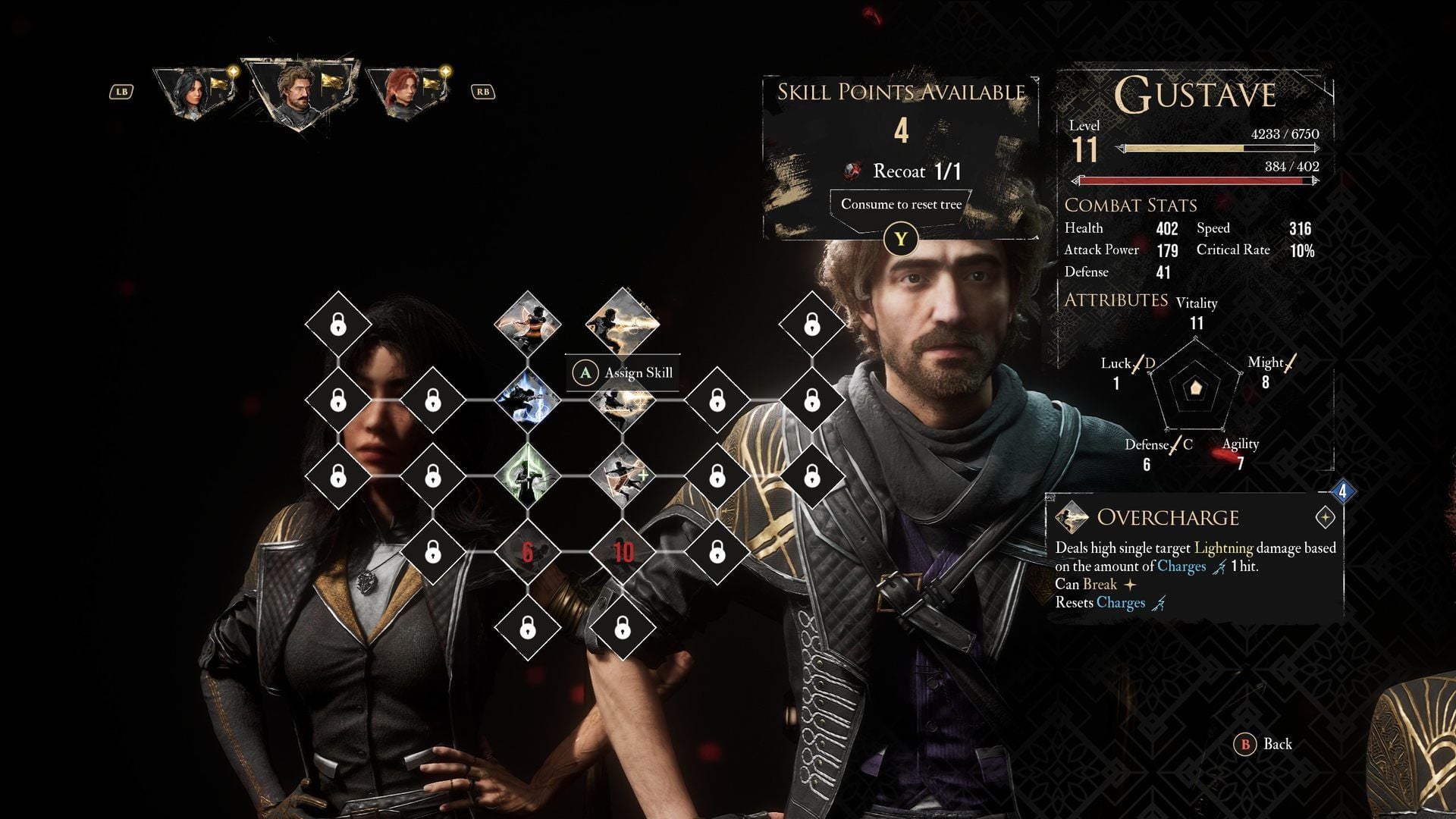Select Lune's dark-haired character portrait
Screen dimensions: 1456x819
pyautogui.click(x=194, y=93)
